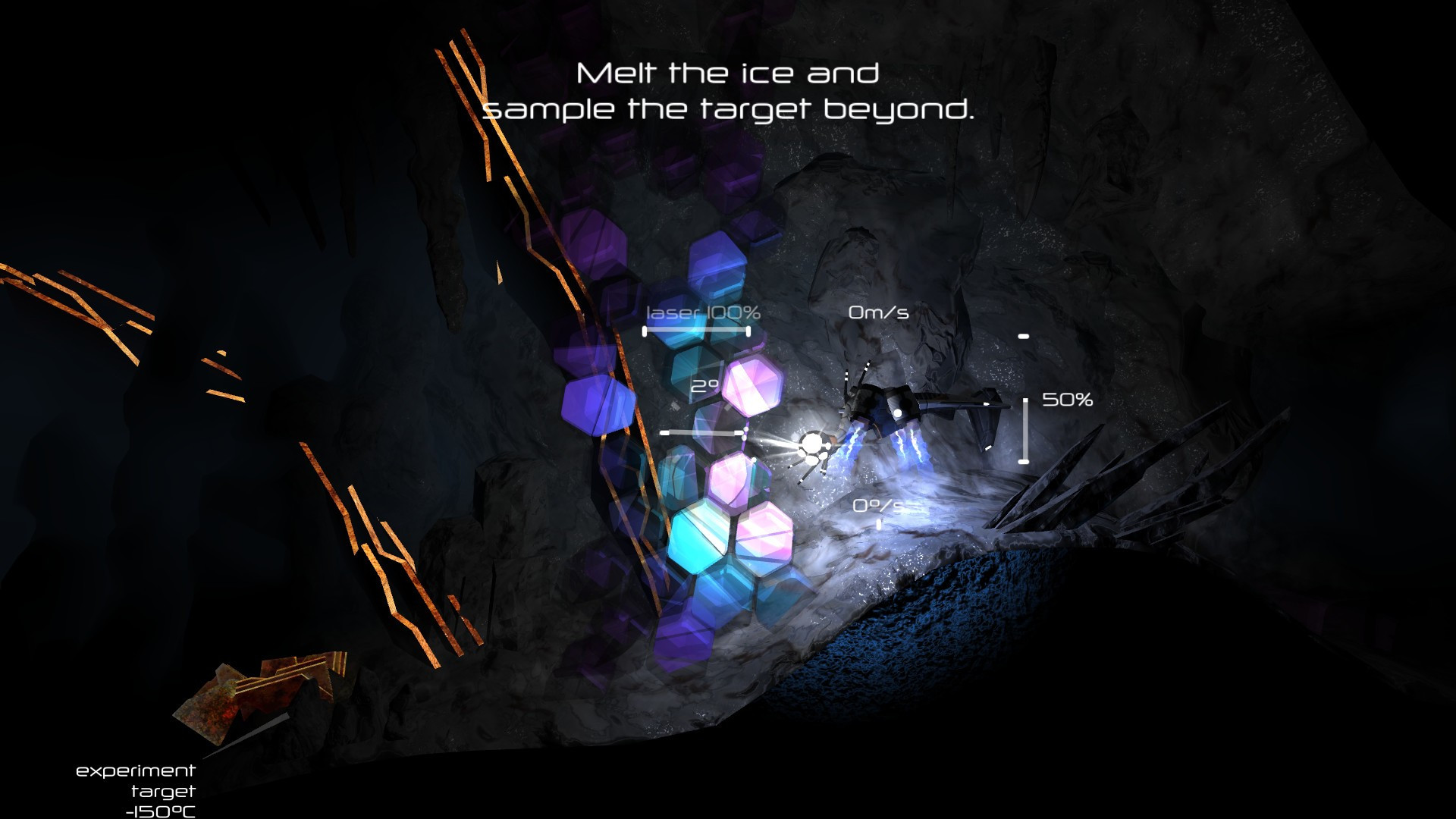This screenshot has width=1456, height=819.
Task: Select the -150°C temperature label
Action: pos(160,811)
